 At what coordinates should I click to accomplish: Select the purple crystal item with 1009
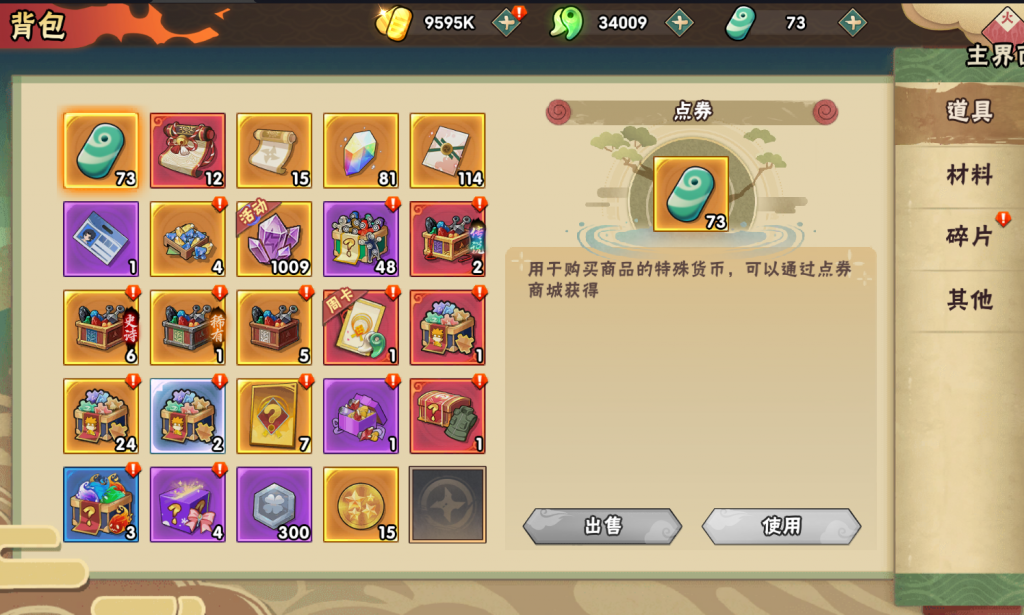(274, 239)
